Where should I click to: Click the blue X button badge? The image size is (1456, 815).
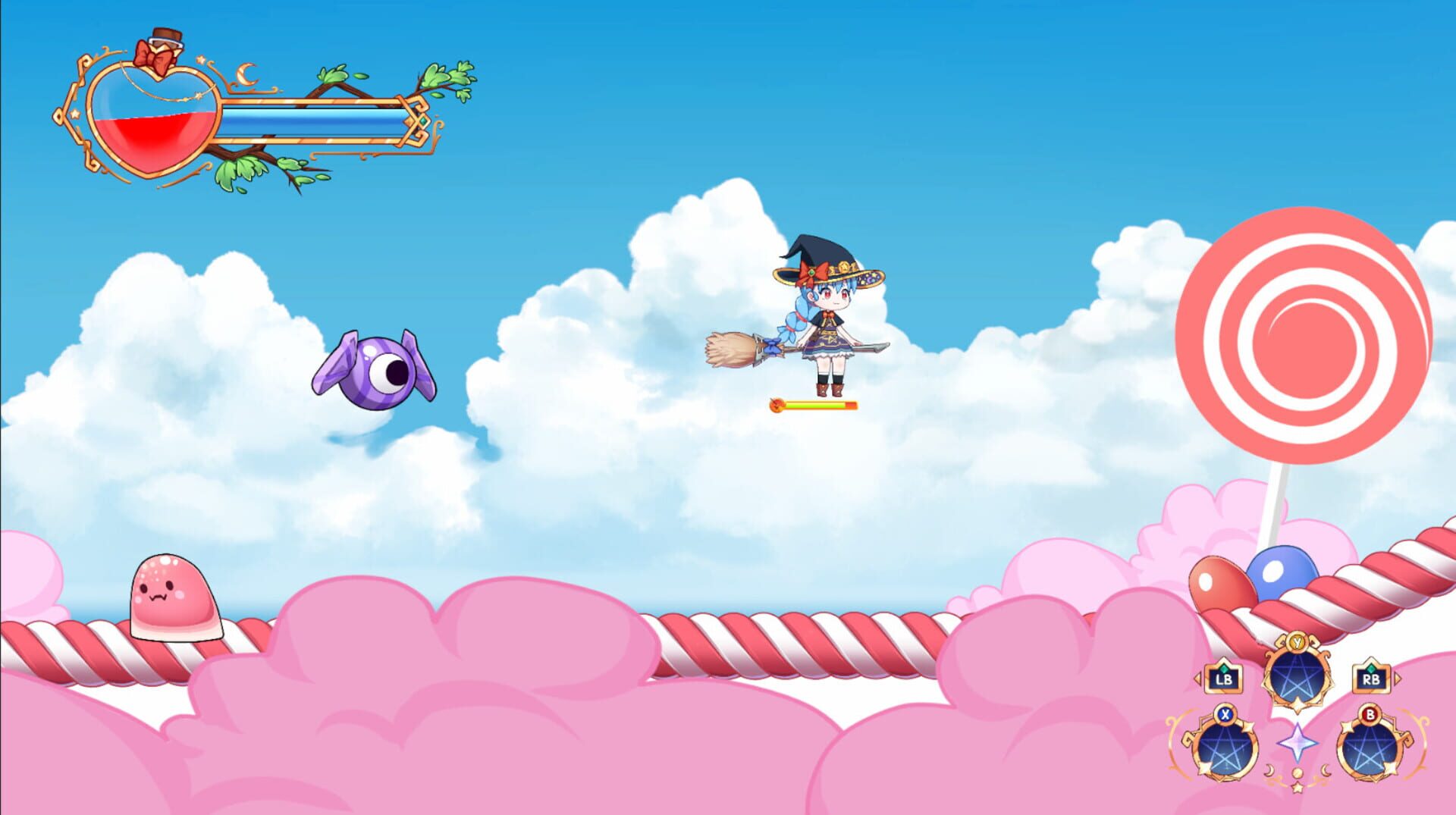pyautogui.click(x=1225, y=715)
